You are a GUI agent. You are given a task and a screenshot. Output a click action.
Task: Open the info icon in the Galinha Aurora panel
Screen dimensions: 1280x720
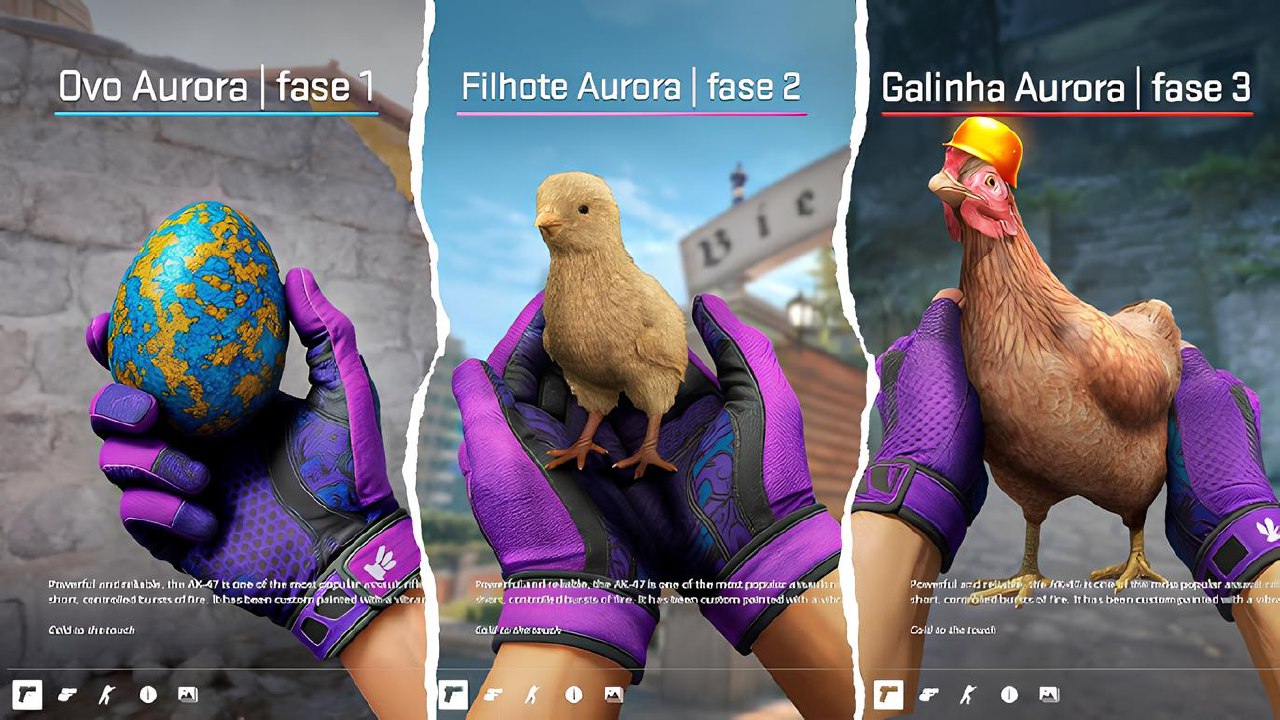[x=1008, y=694]
